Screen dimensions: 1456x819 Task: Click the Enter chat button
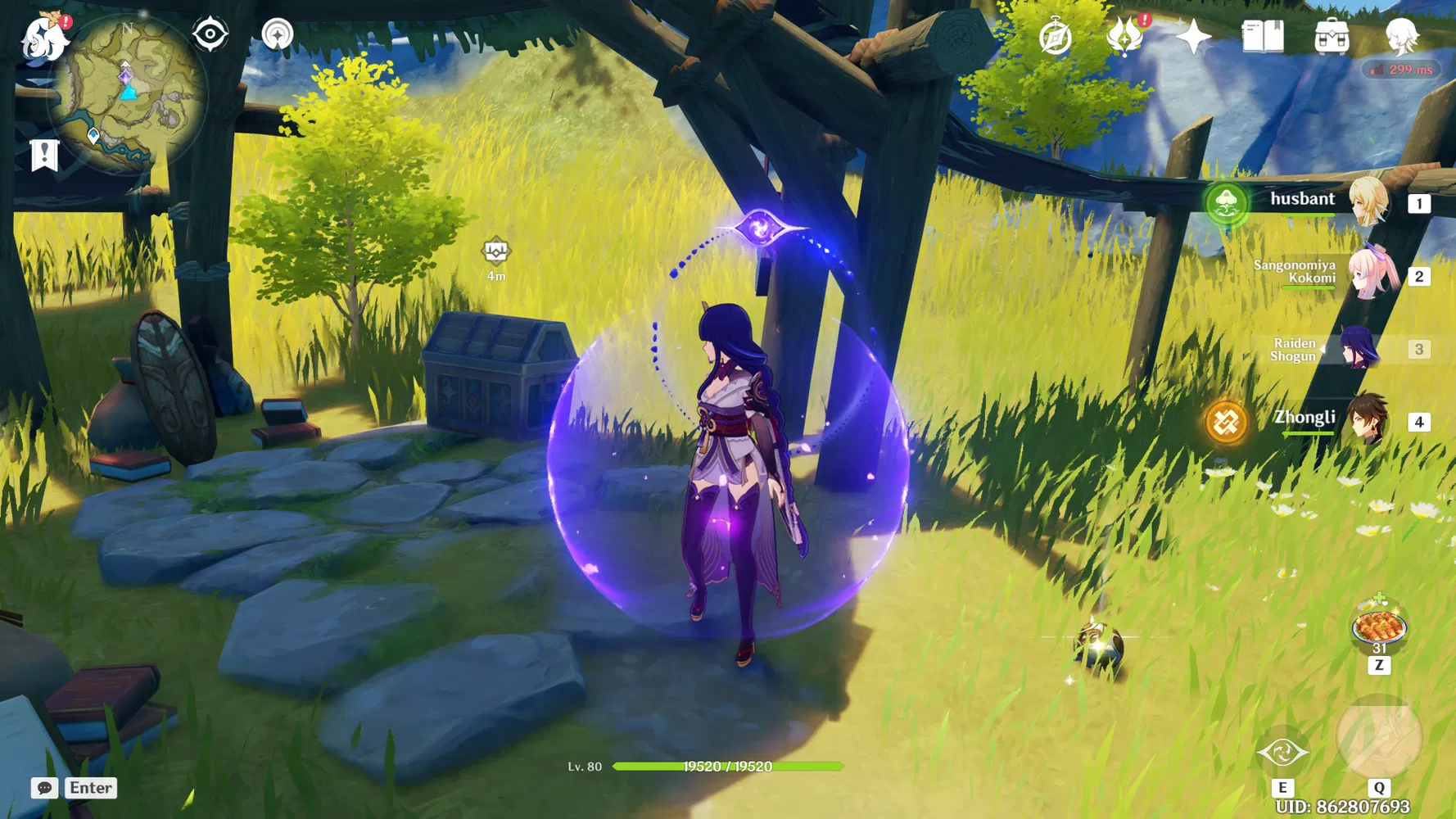point(90,788)
